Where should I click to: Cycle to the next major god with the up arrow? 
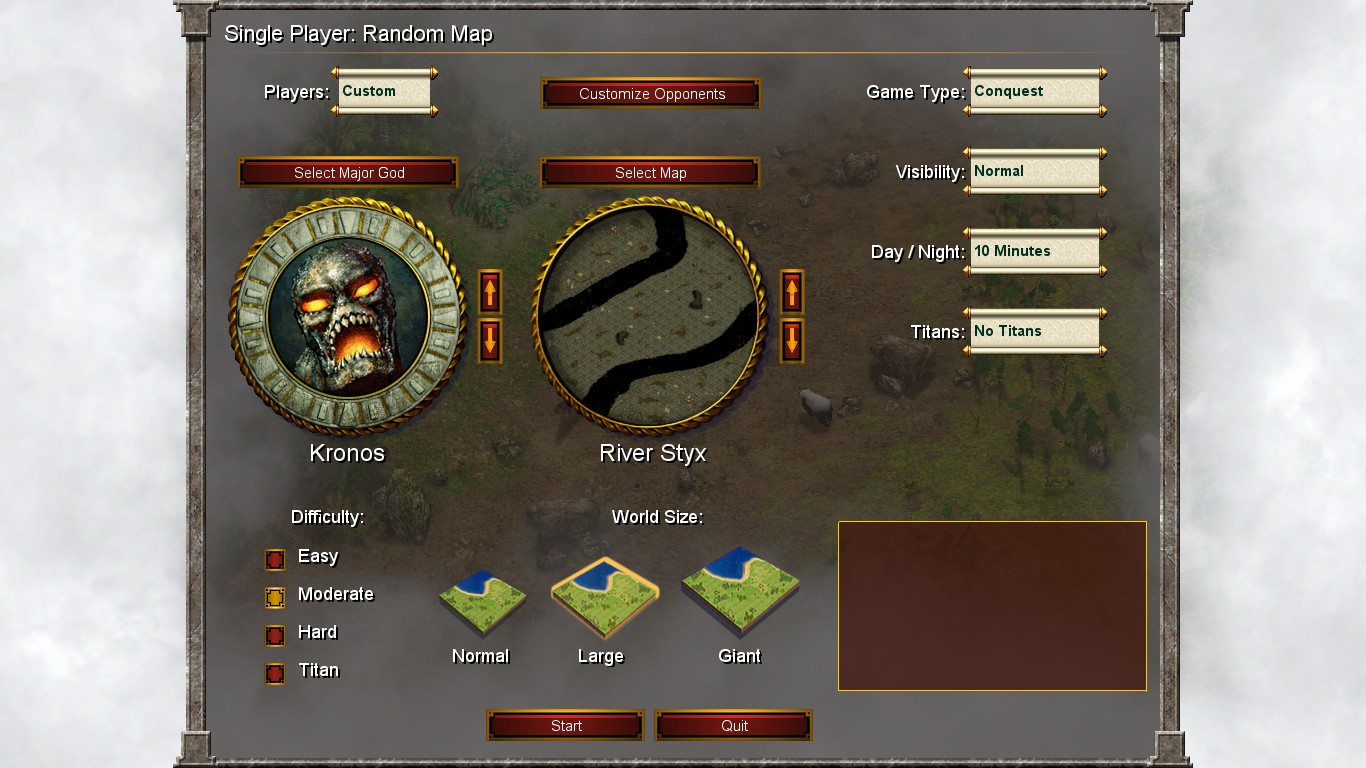pyautogui.click(x=489, y=293)
